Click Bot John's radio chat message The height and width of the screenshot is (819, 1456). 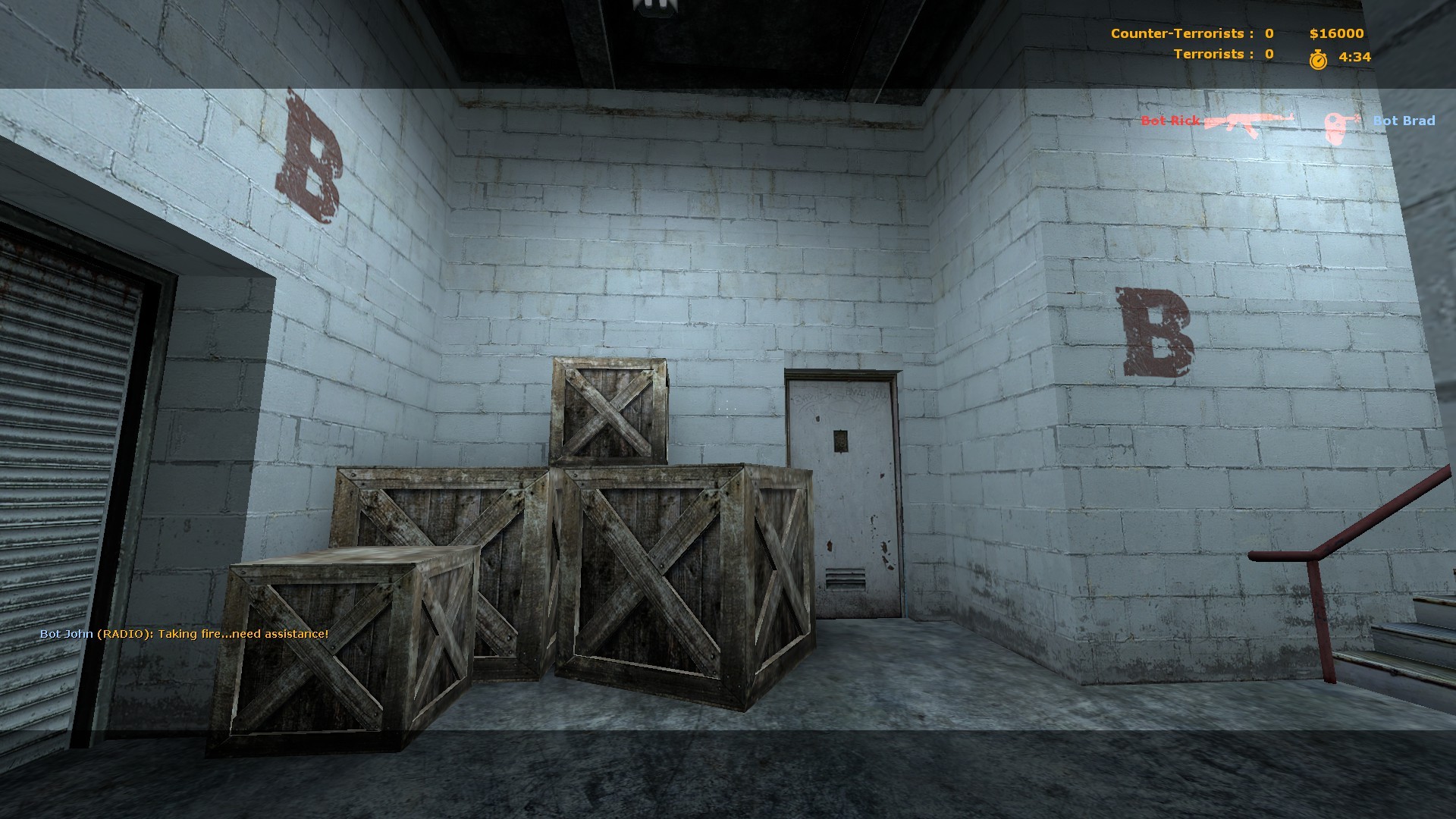pyautogui.click(x=184, y=634)
